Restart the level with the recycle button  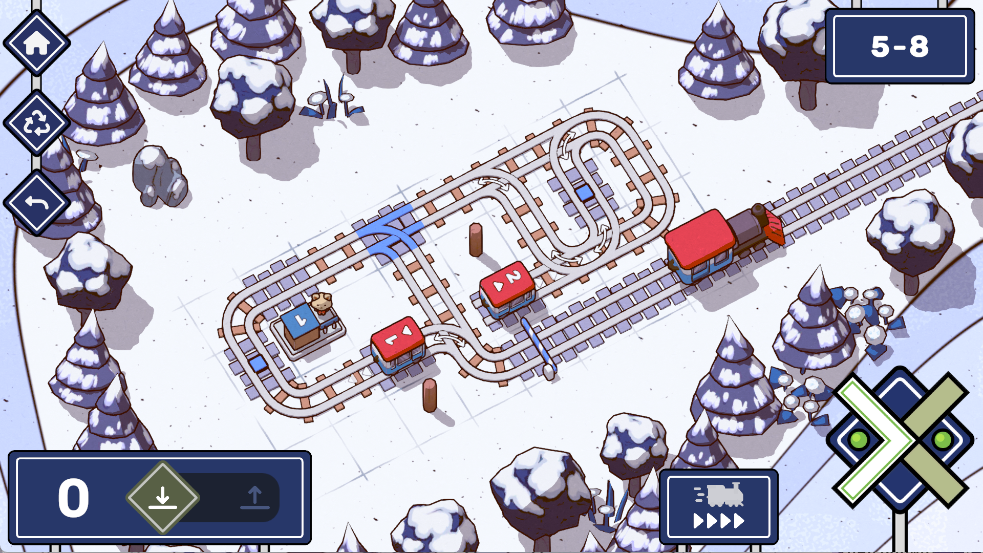click(36, 123)
